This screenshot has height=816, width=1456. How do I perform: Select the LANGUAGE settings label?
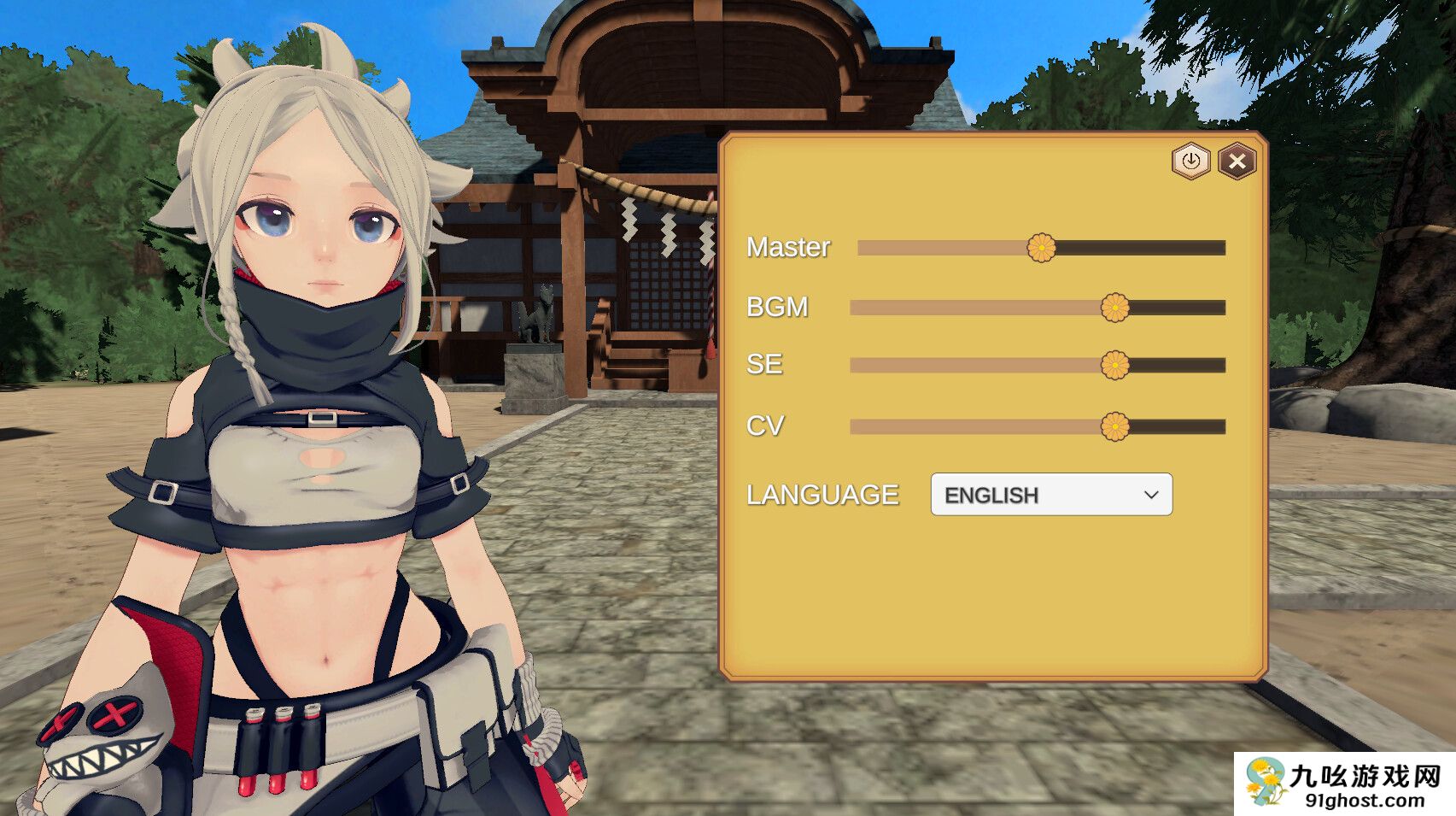tap(822, 494)
